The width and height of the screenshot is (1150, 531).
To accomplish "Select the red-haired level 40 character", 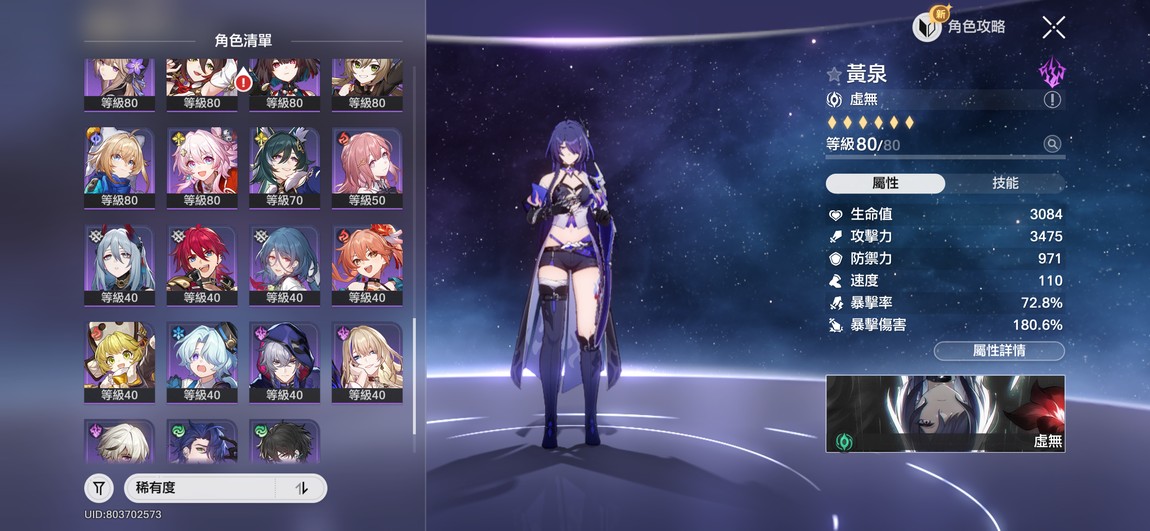I will 201,264.
